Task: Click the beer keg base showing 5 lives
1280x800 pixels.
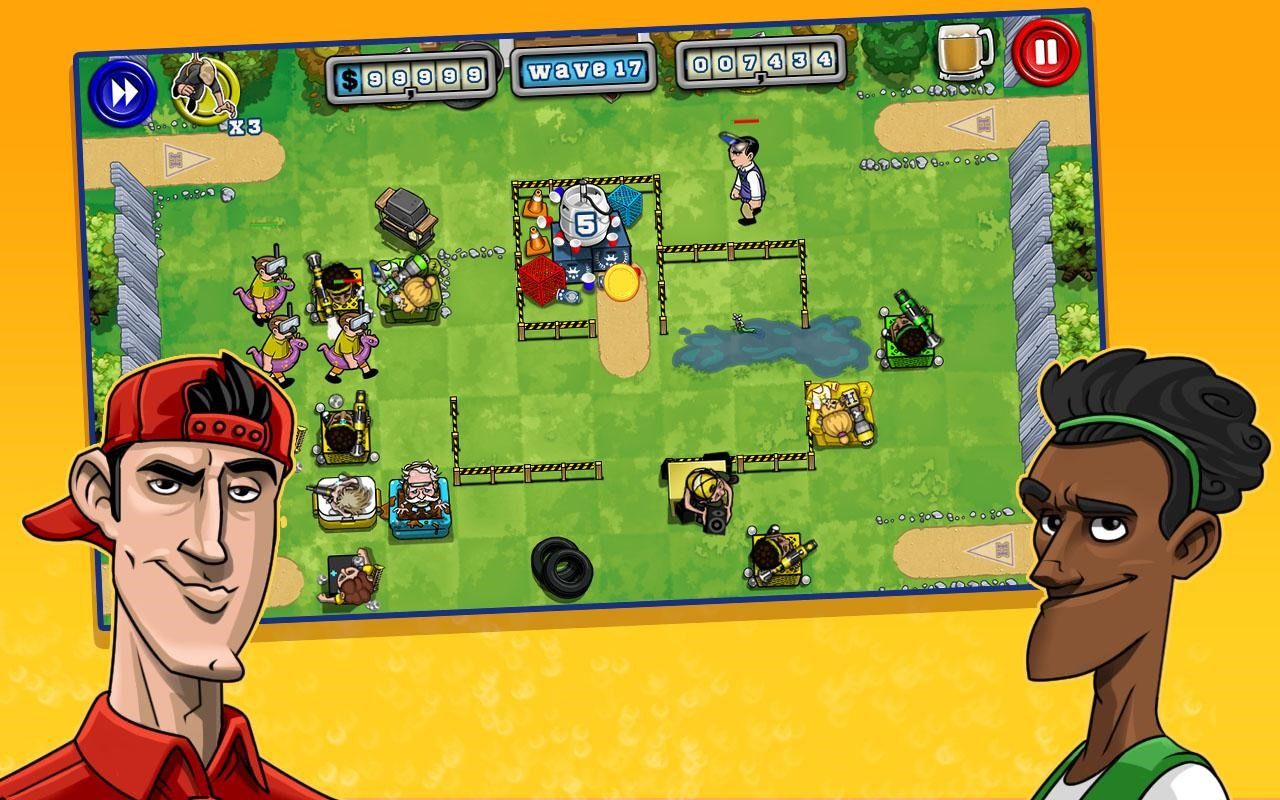Action: point(587,218)
